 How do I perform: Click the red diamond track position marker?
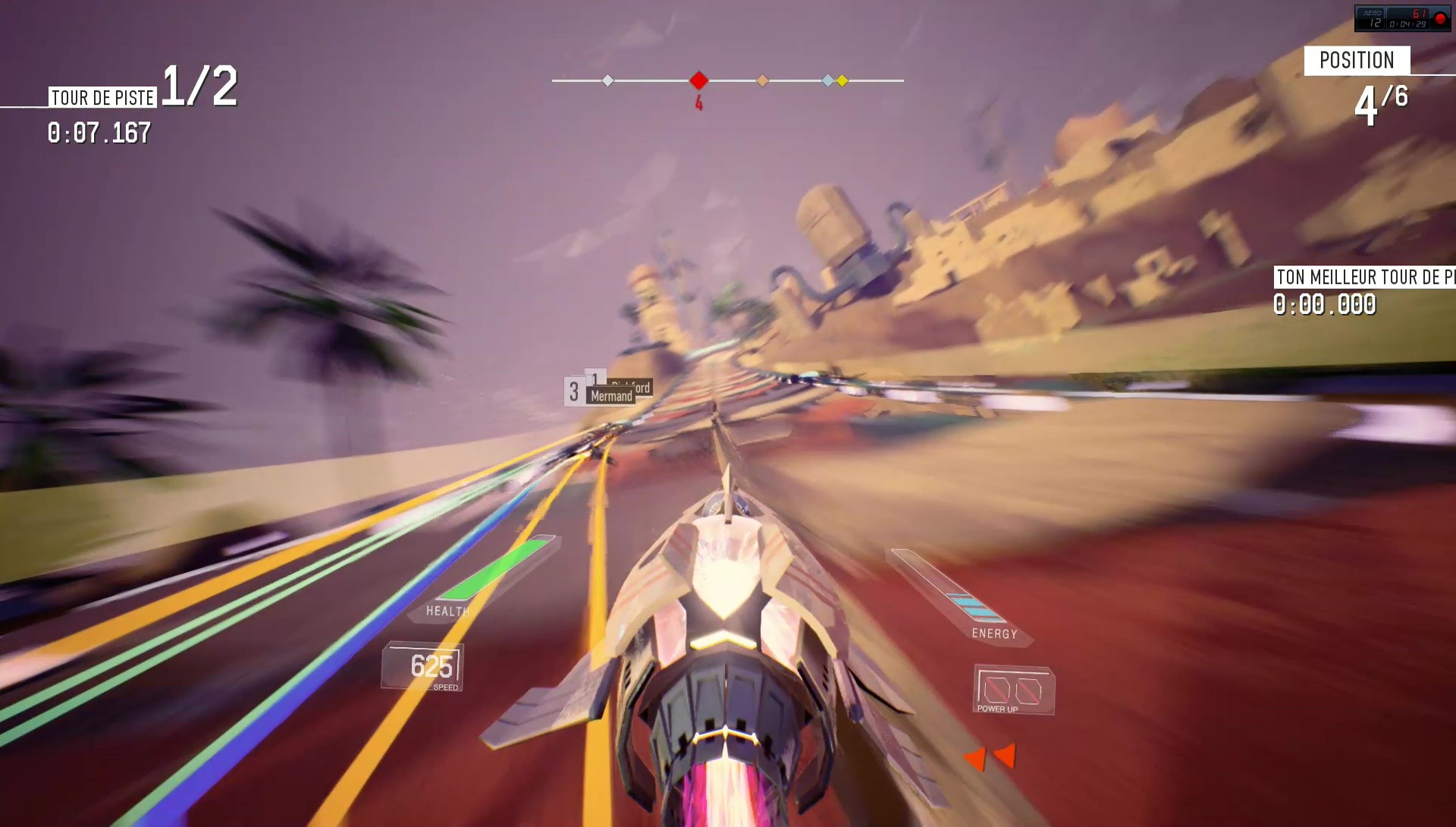(x=698, y=79)
